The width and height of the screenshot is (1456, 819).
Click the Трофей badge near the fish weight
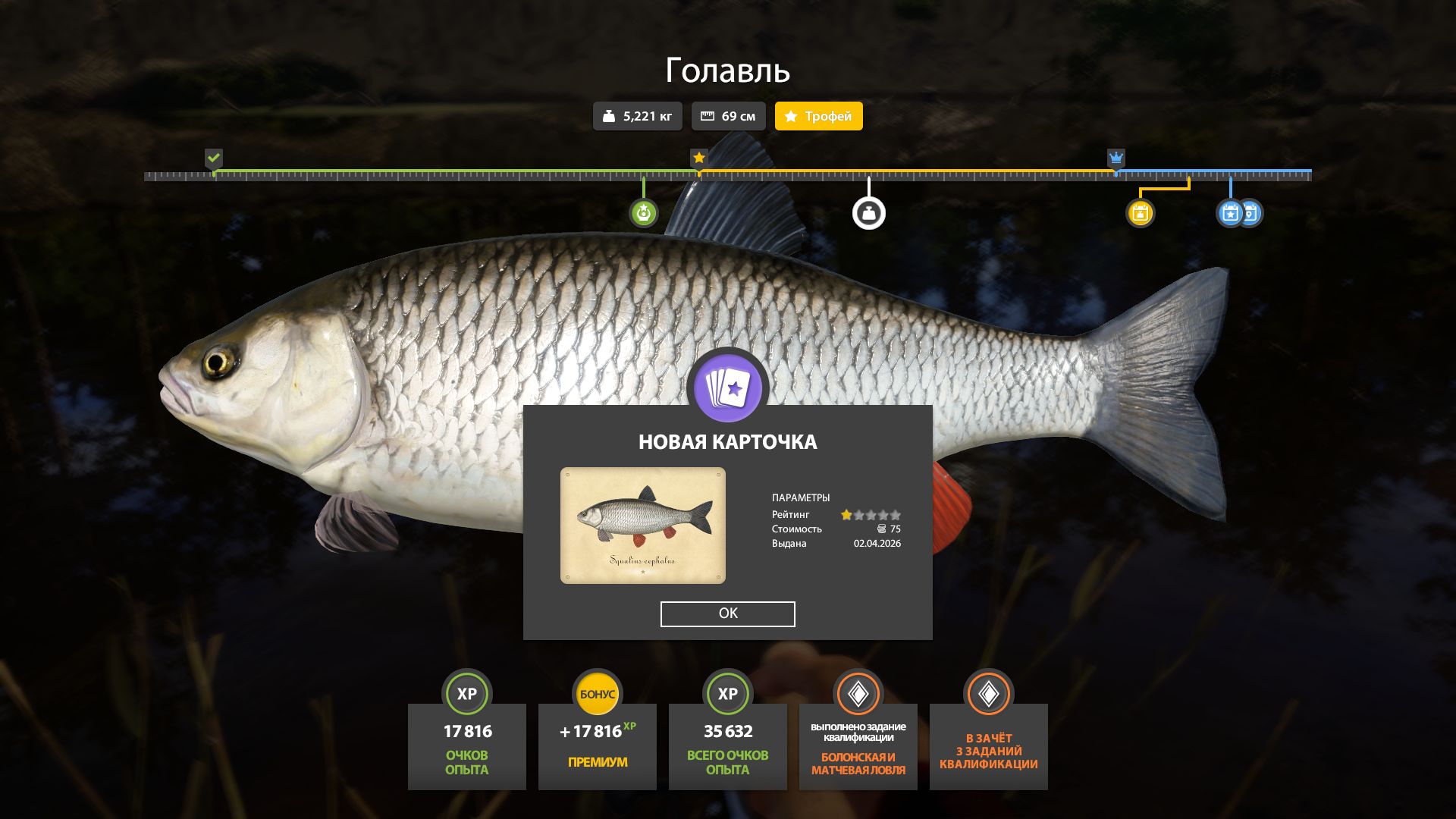[818, 116]
